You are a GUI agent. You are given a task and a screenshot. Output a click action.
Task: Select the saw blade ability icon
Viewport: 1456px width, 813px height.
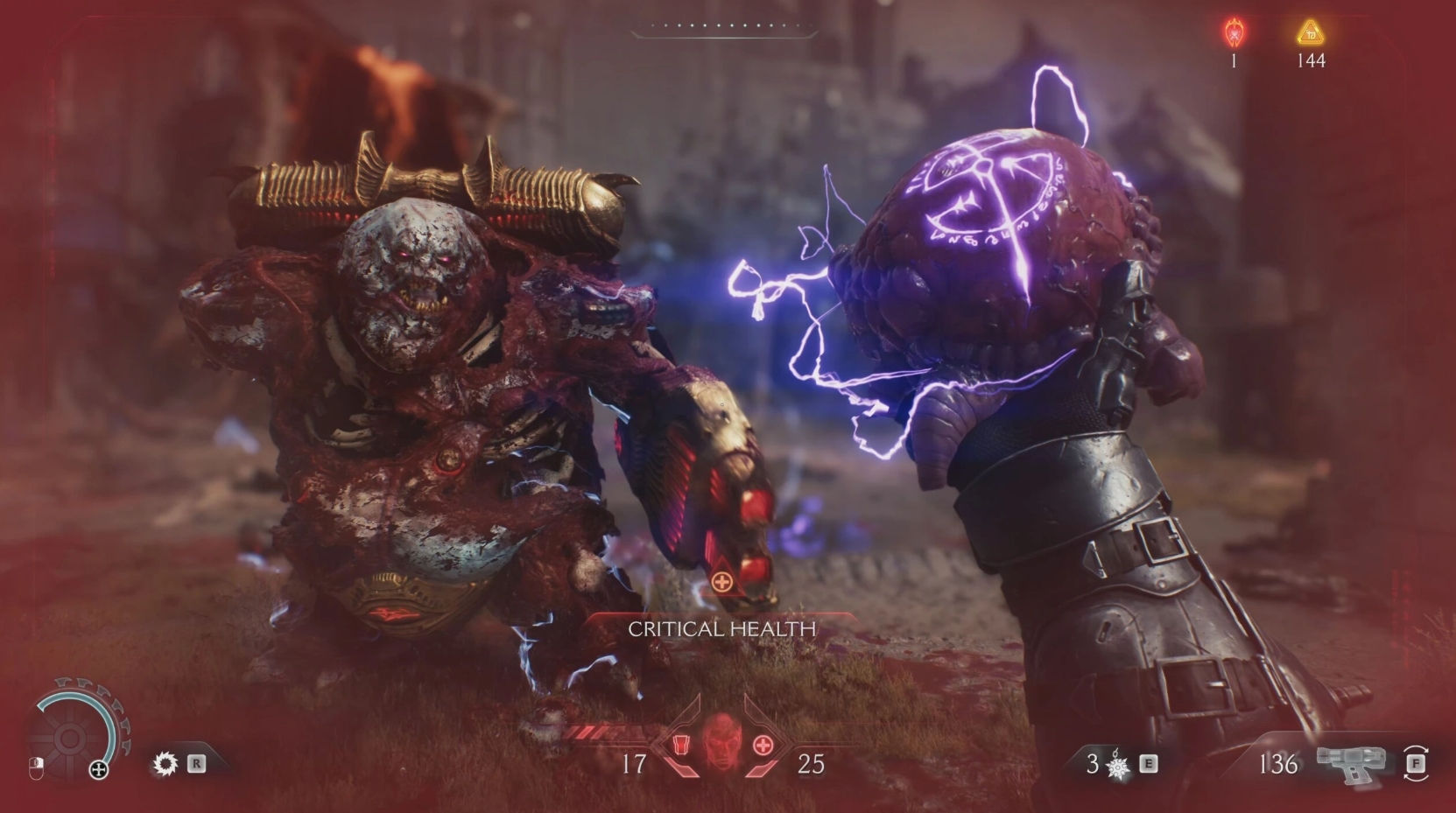165,765
